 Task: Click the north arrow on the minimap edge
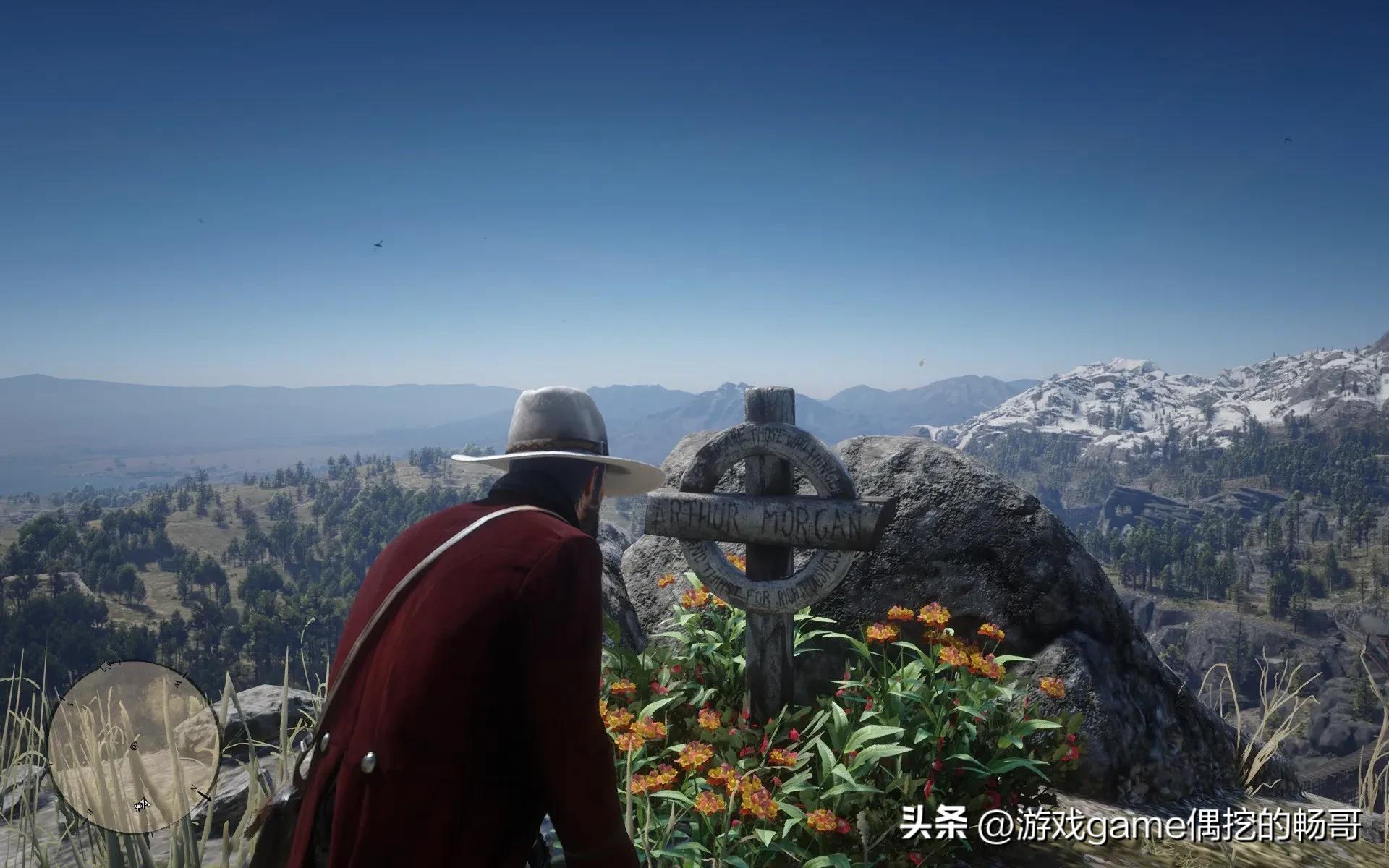pyautogui.click(x=206, y=797)
